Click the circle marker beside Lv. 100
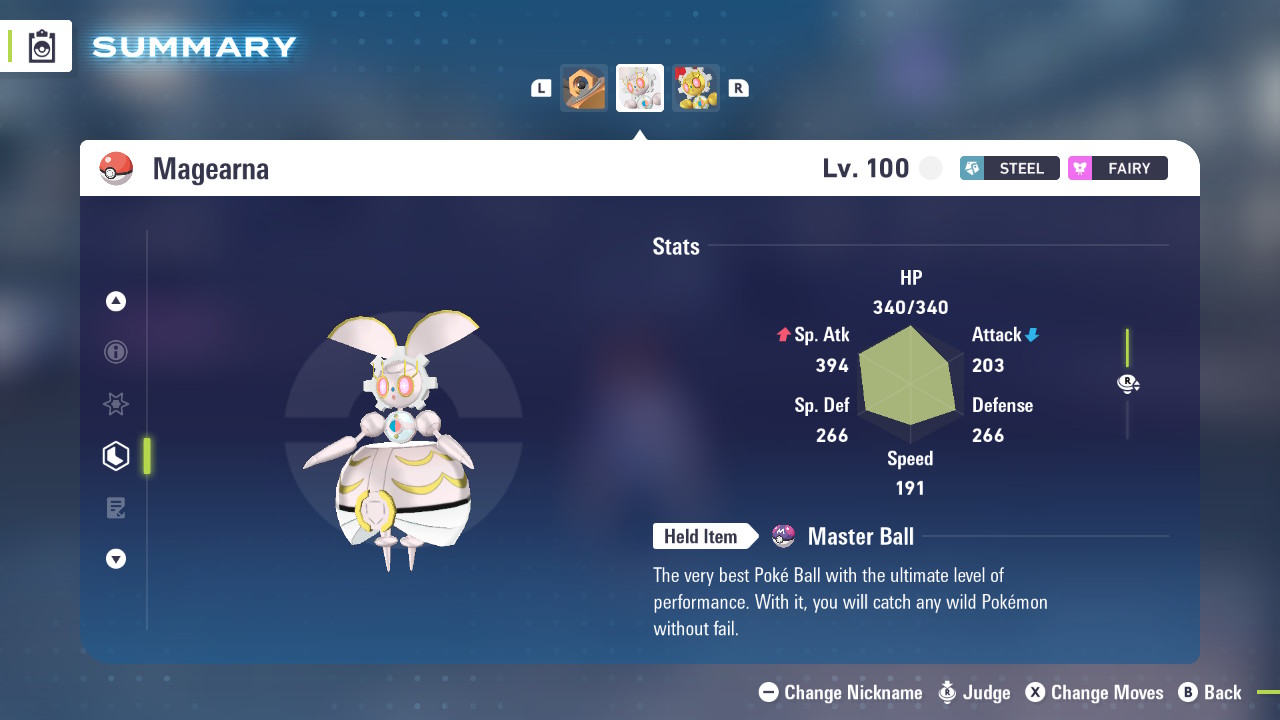1280x720 pixels. (930, 168)
